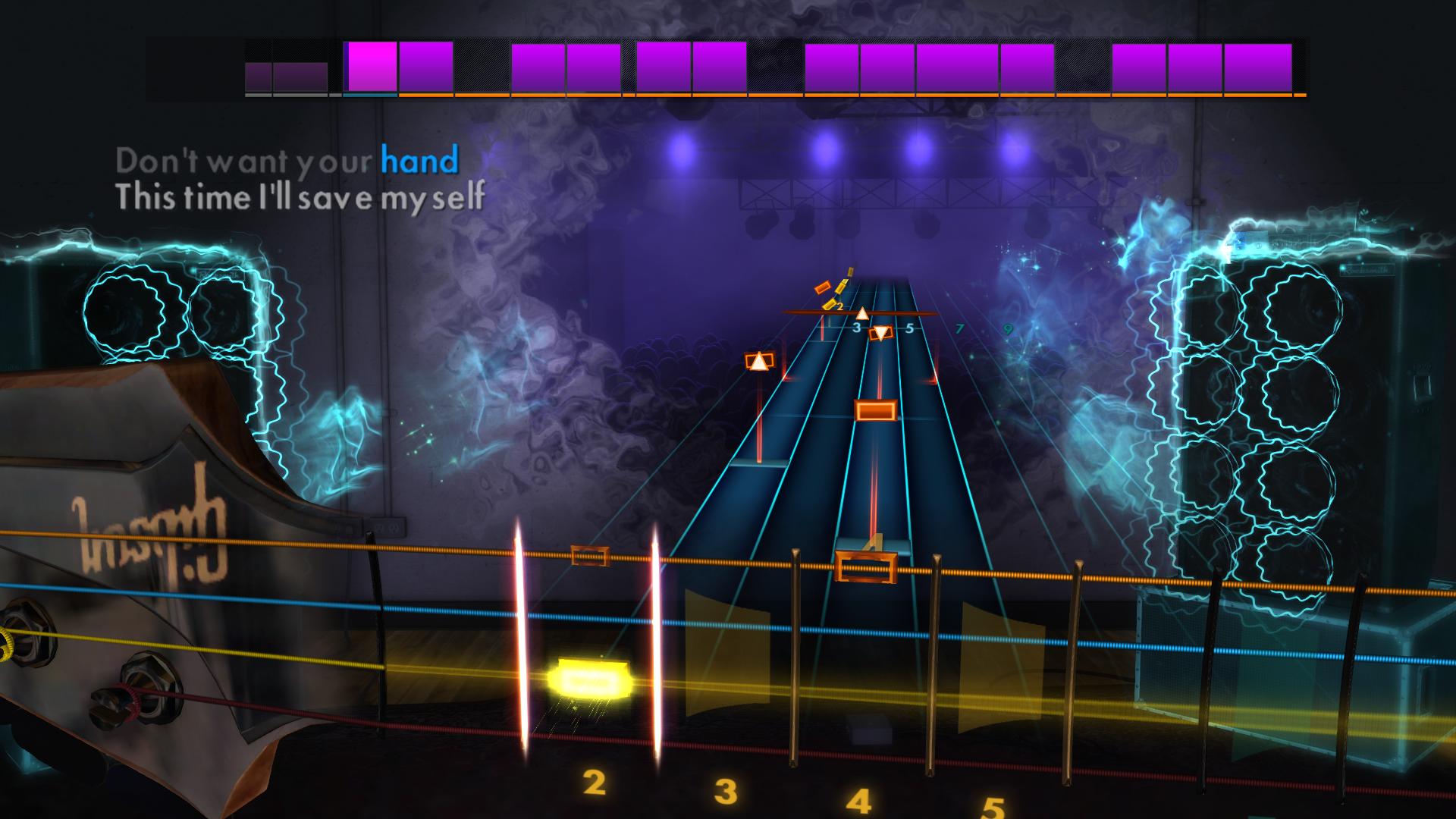Image resolution: width=1456 pixels, height=819 pixels.
Task: Click the highlighted word hand in the lyrics
Action: (418, 160)
